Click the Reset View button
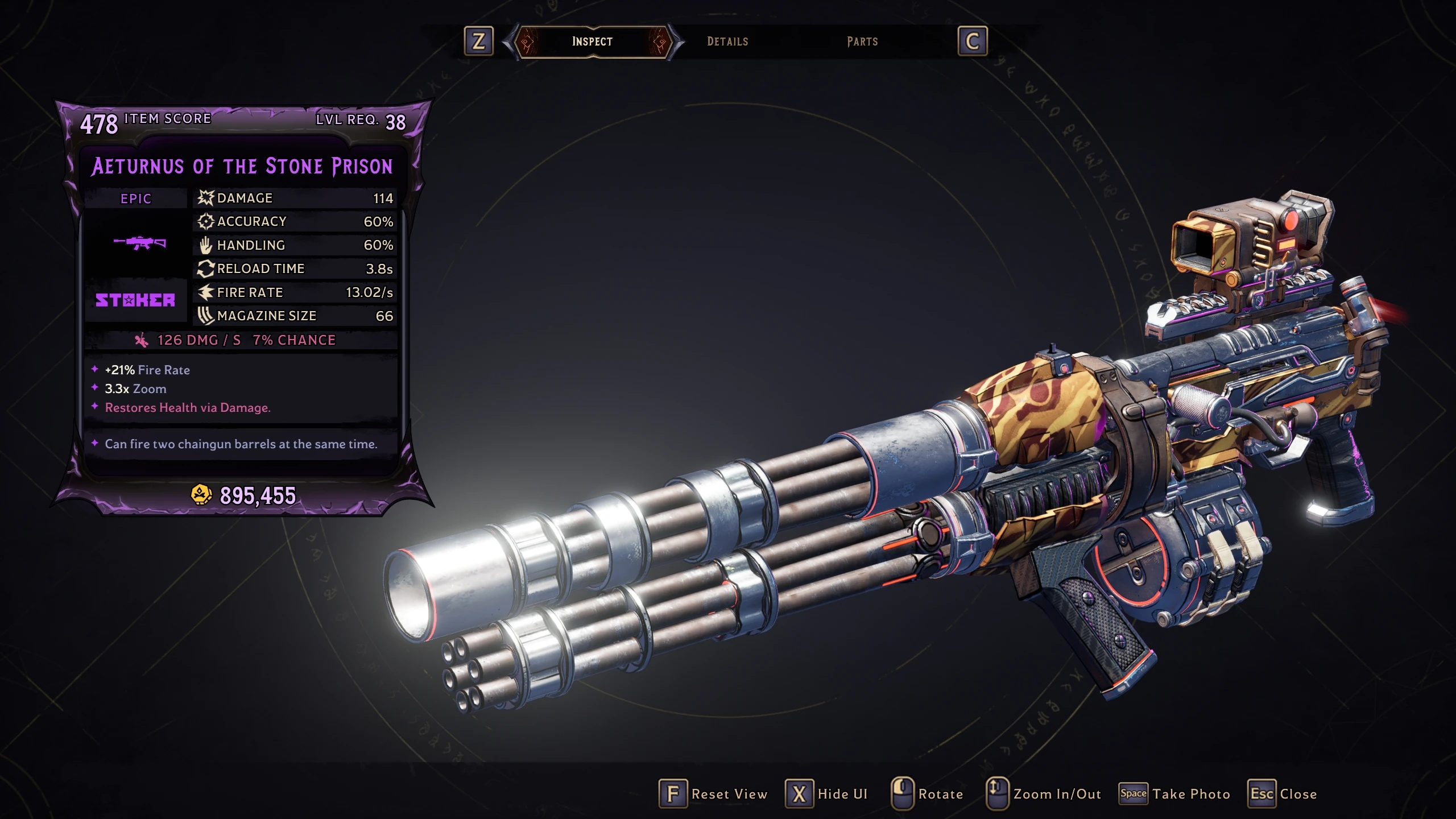This screenshot has height=819, width=1456. 713,794
